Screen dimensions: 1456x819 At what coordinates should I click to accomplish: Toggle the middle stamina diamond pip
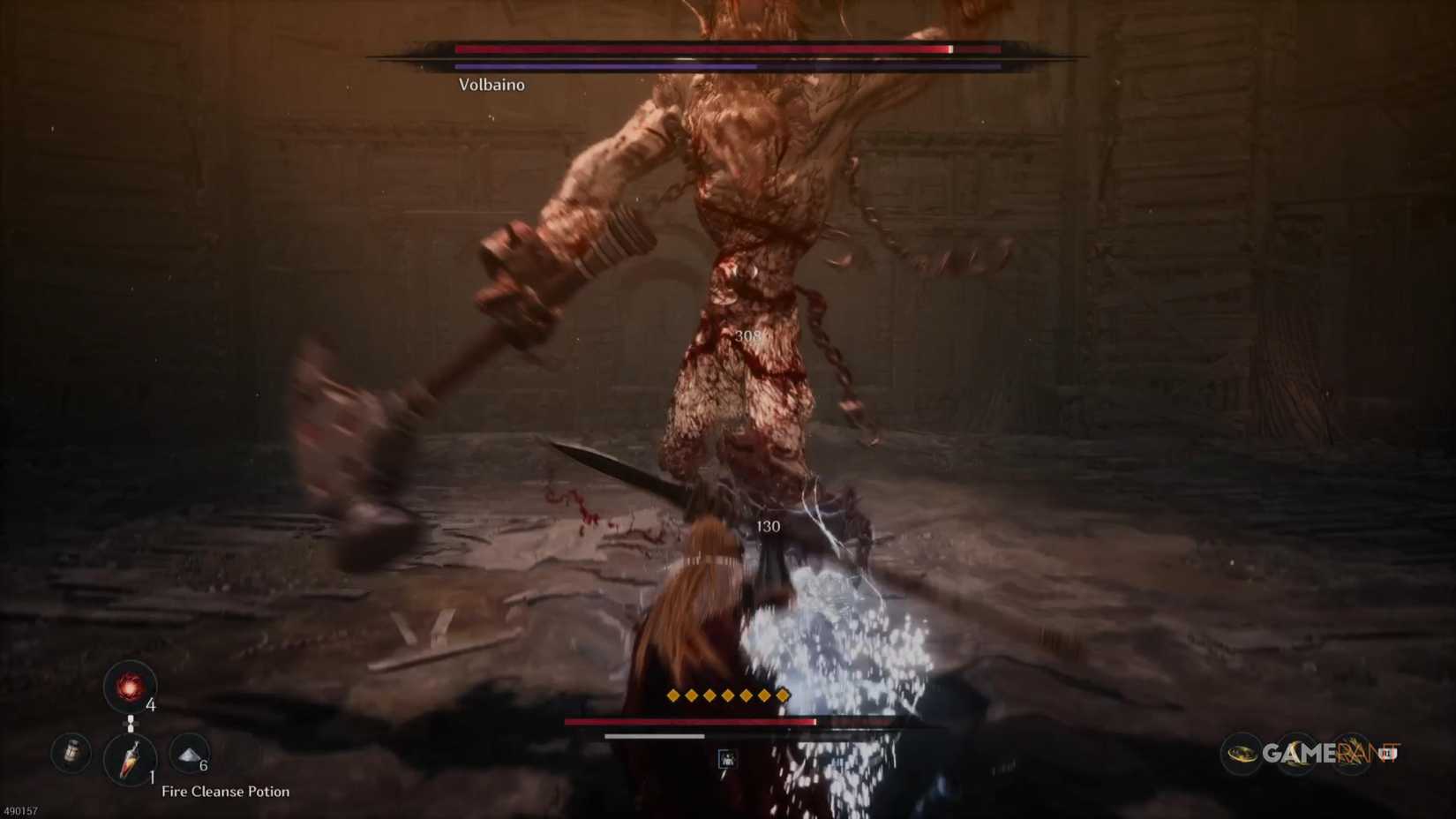(726, 695)
